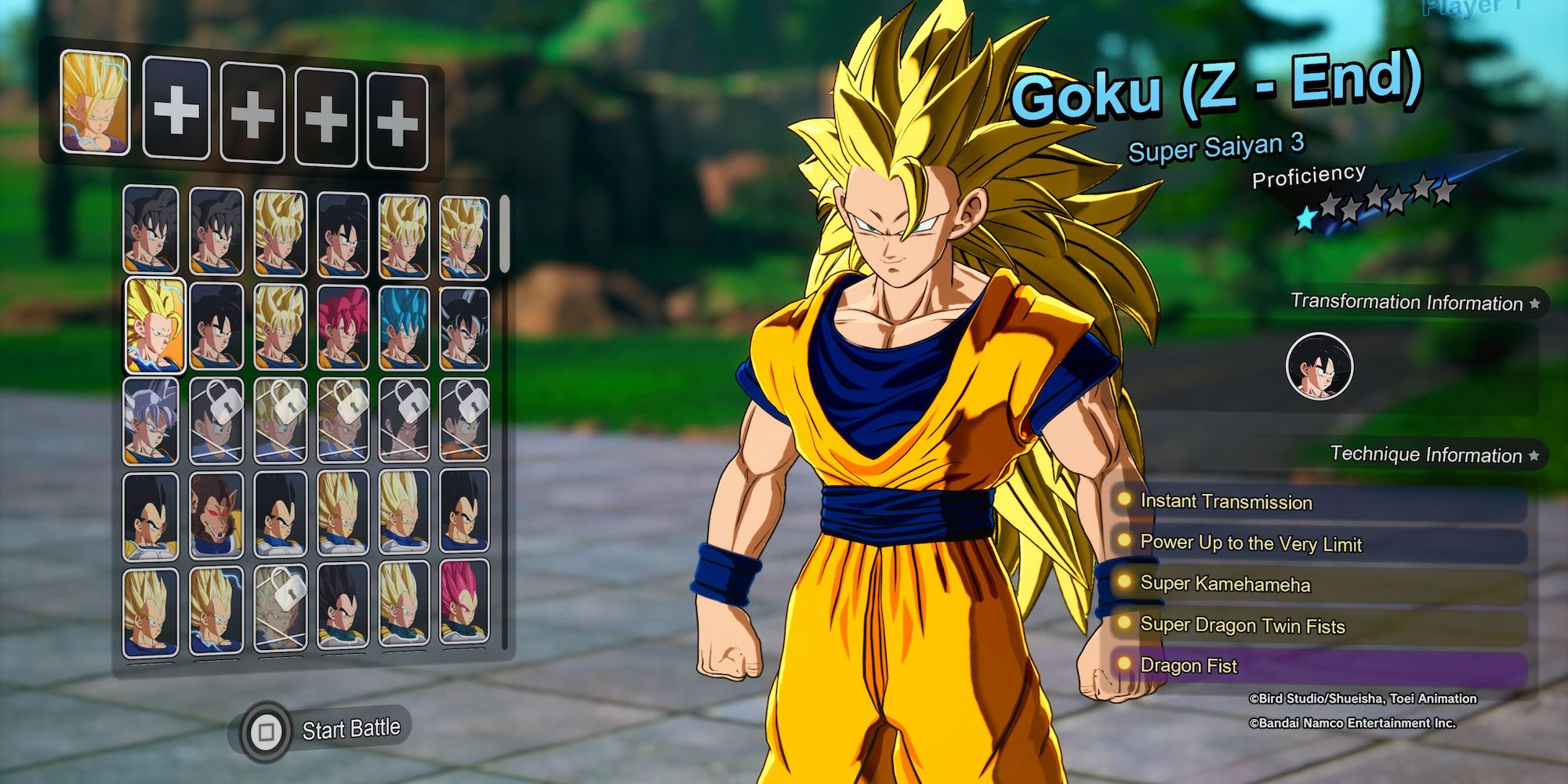This screenshot has height=784, width=1568.
Task: Toggle the star beside Technique Information
Action: click(x=1534, y=455)
